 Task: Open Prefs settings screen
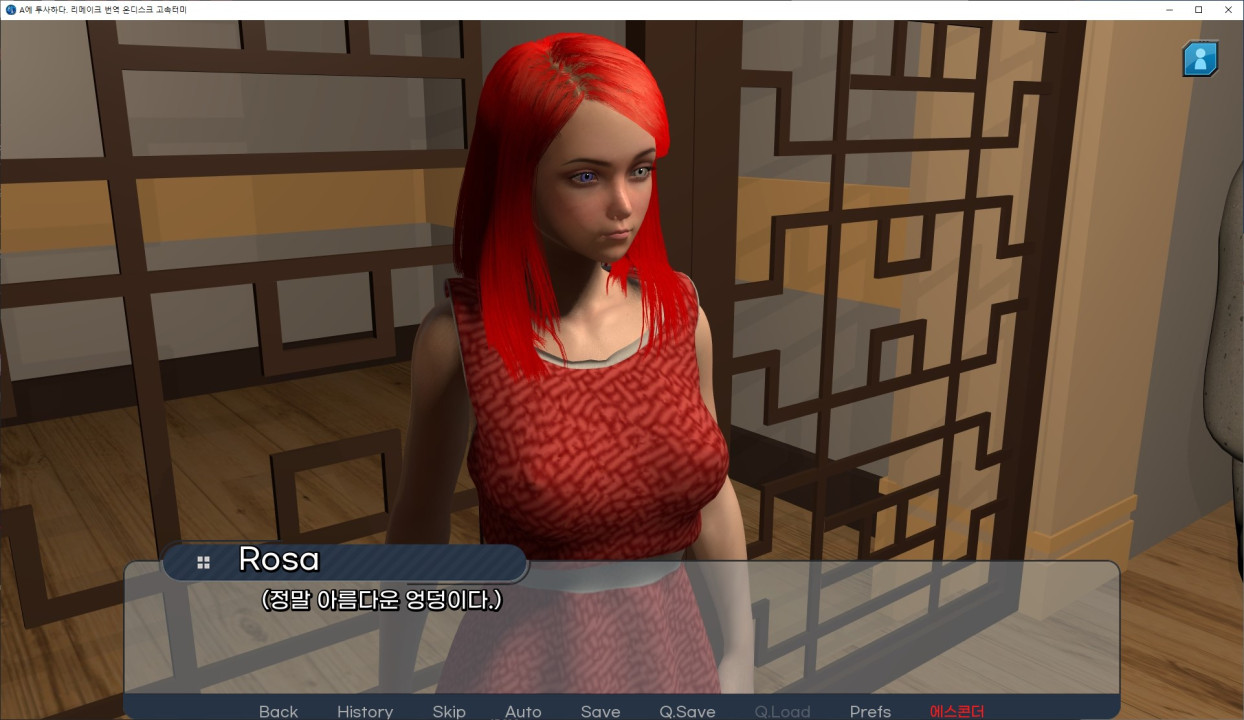coord(870,711)
